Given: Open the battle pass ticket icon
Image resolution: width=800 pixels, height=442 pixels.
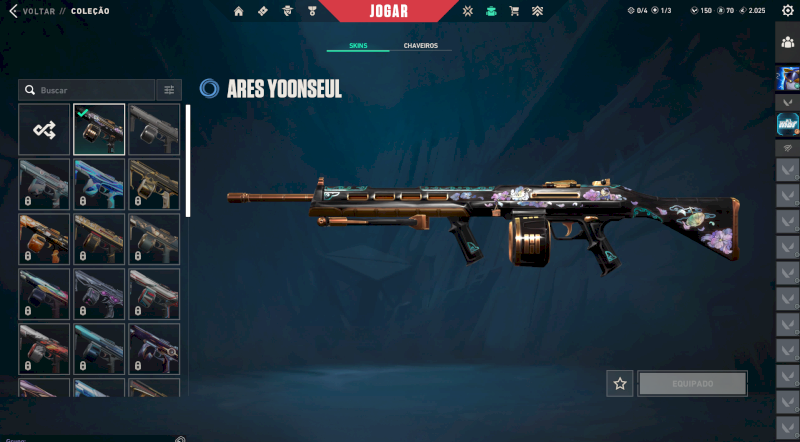Looking at the screenshot, I should 263,11.
